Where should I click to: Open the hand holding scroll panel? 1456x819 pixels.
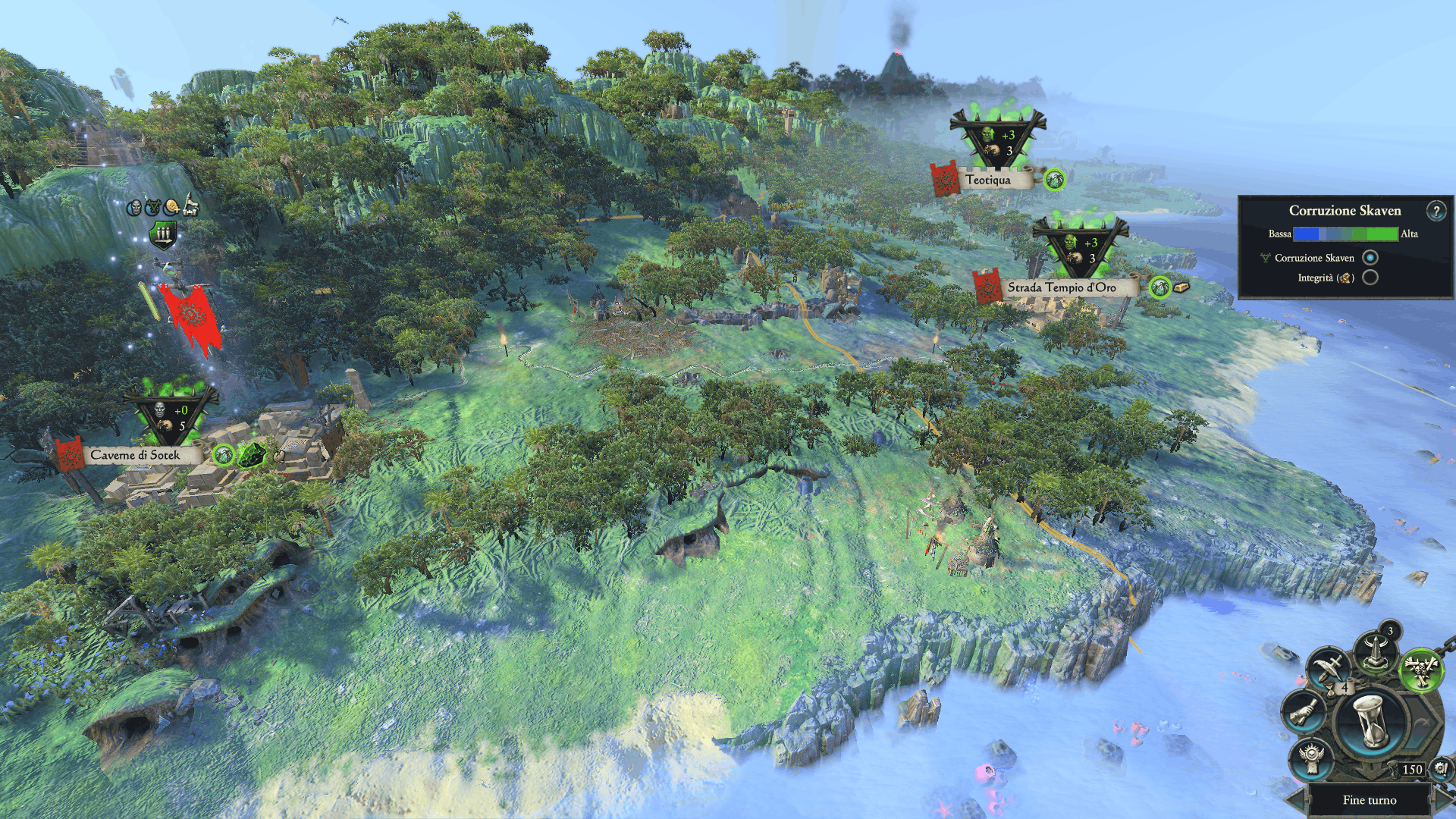tap(1303, 712)
